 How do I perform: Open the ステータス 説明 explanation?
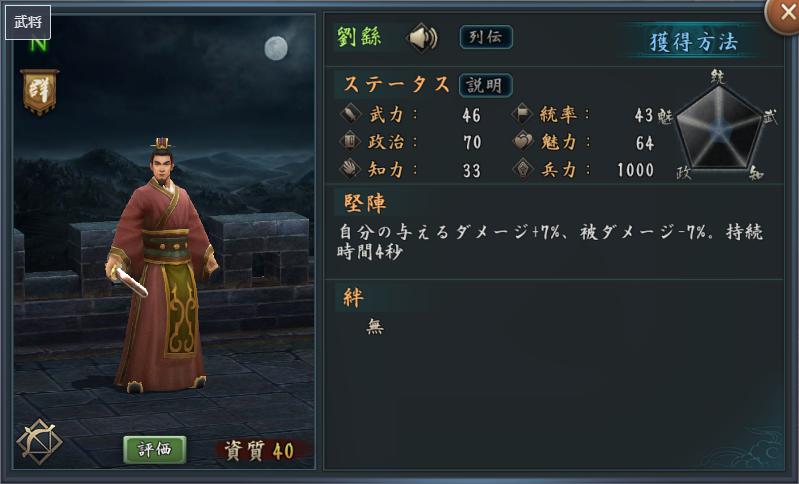[485, 85]
